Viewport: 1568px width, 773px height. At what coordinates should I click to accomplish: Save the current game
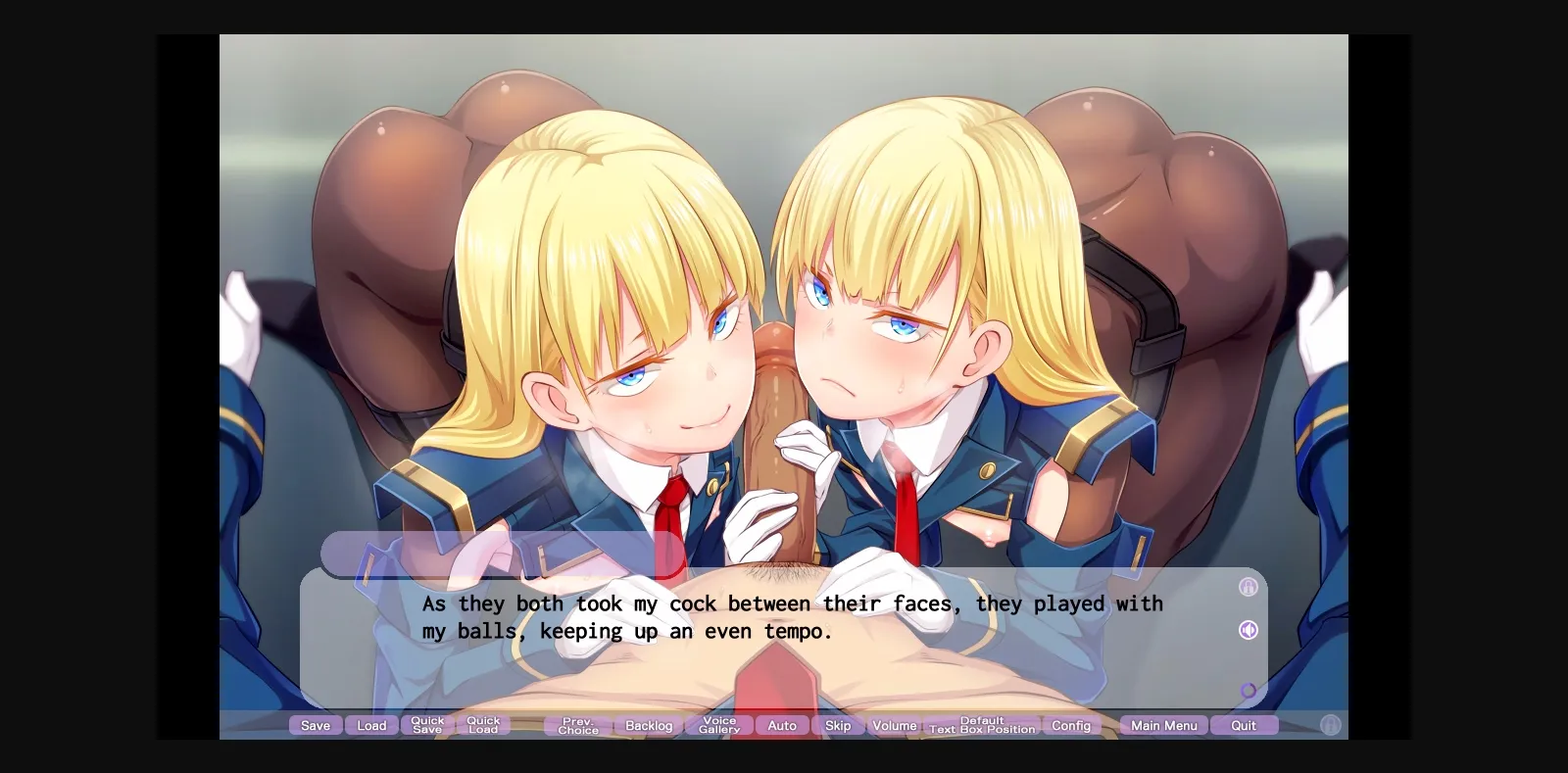pos(316,725)
